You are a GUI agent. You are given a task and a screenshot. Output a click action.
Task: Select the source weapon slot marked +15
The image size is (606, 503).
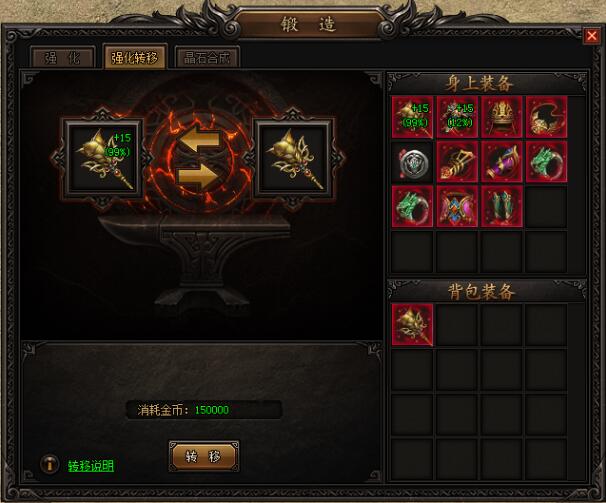coord(101,159)
